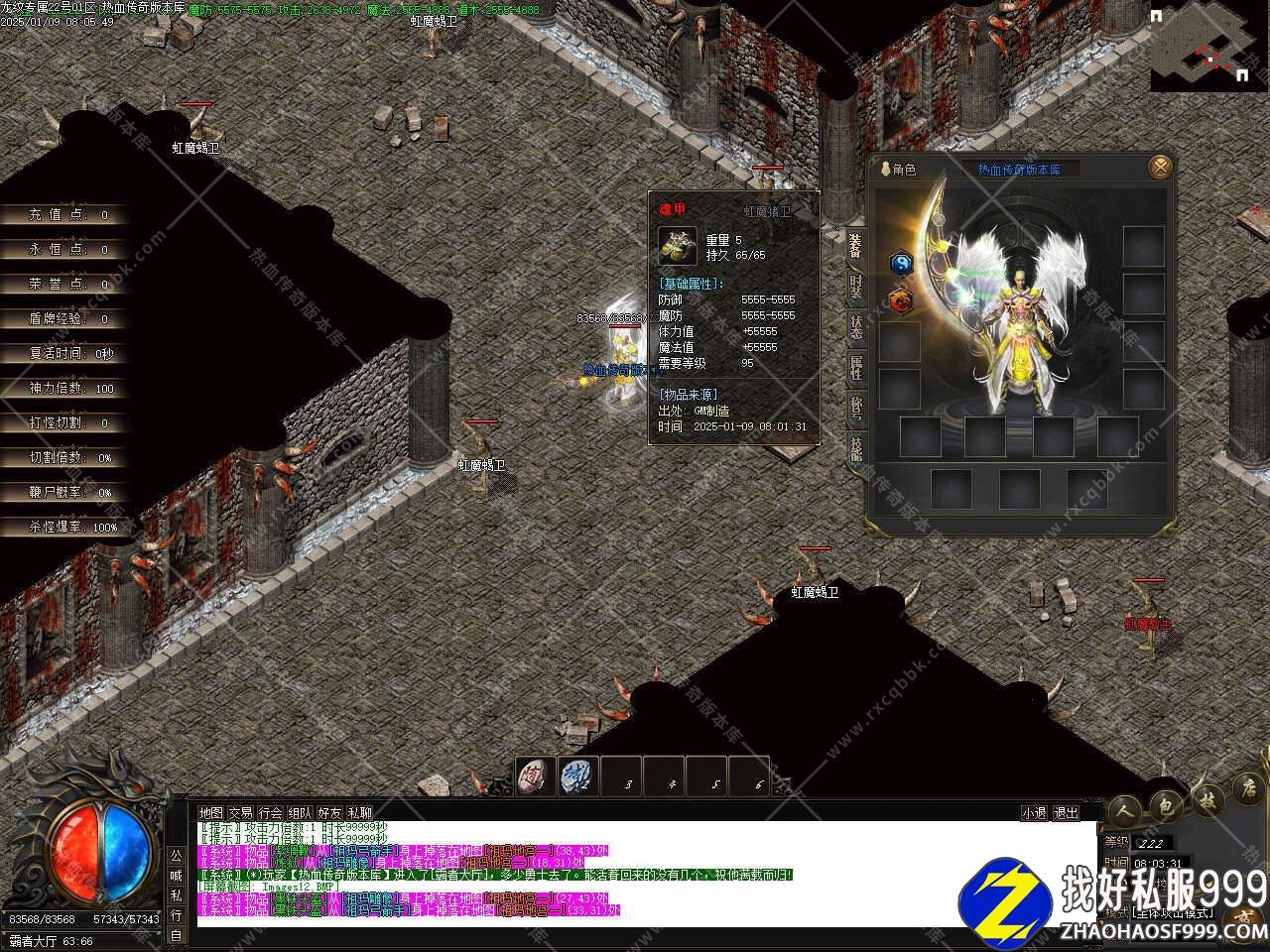Click the 小退 logout-to-character button
This screenshot has width=1270, height=952.
pos(1034,812)
